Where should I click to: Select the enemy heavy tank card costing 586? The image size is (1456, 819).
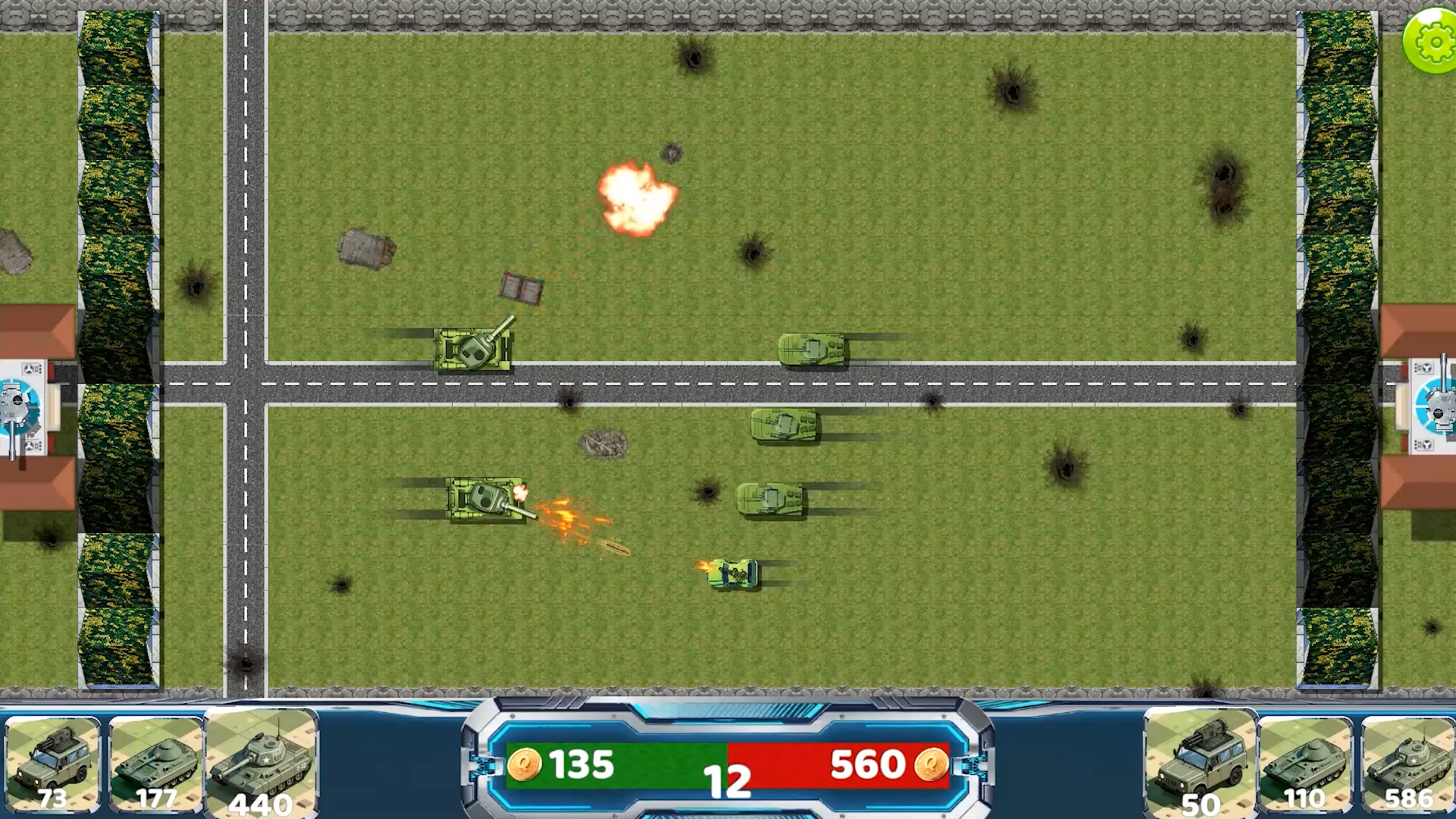pos(1407,762)
